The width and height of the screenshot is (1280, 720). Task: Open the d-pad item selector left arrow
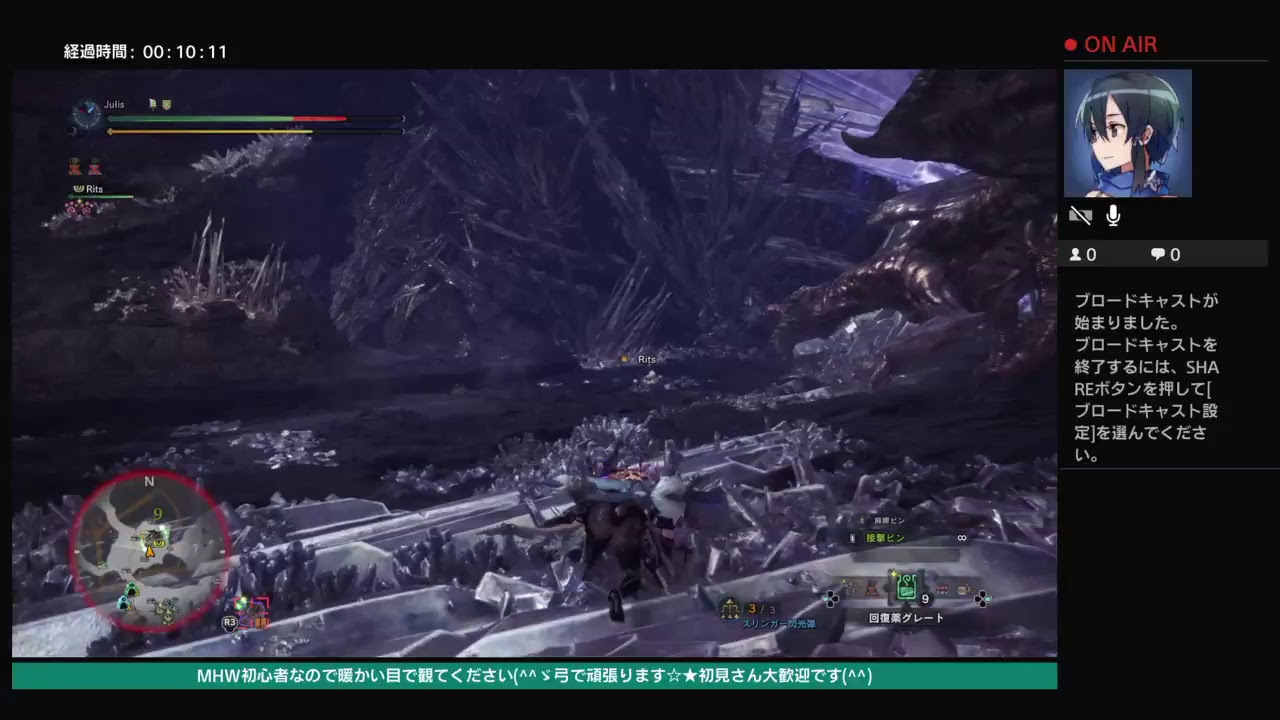(x=827, y=598)
